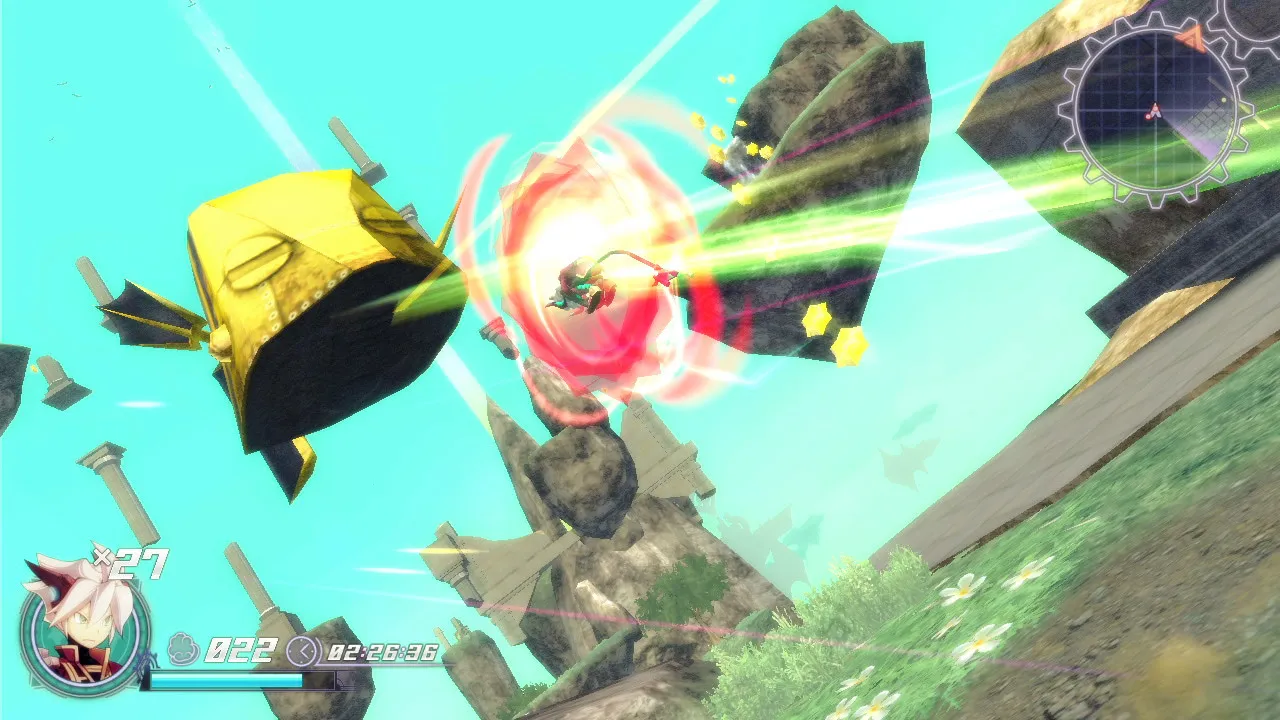Click the cloud counter reading 022

pyautogui.click(x=240, y=649)
